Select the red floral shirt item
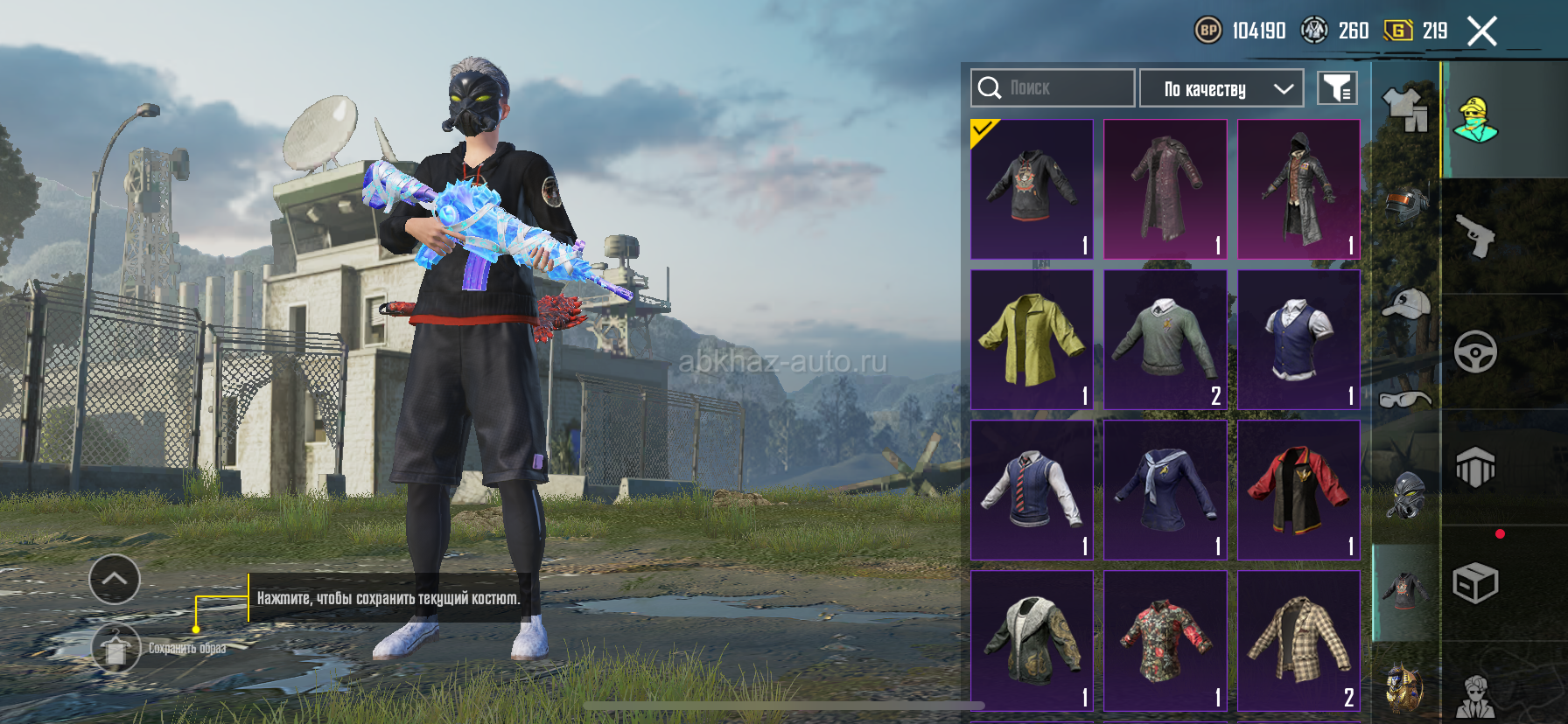 point(1165,640)
